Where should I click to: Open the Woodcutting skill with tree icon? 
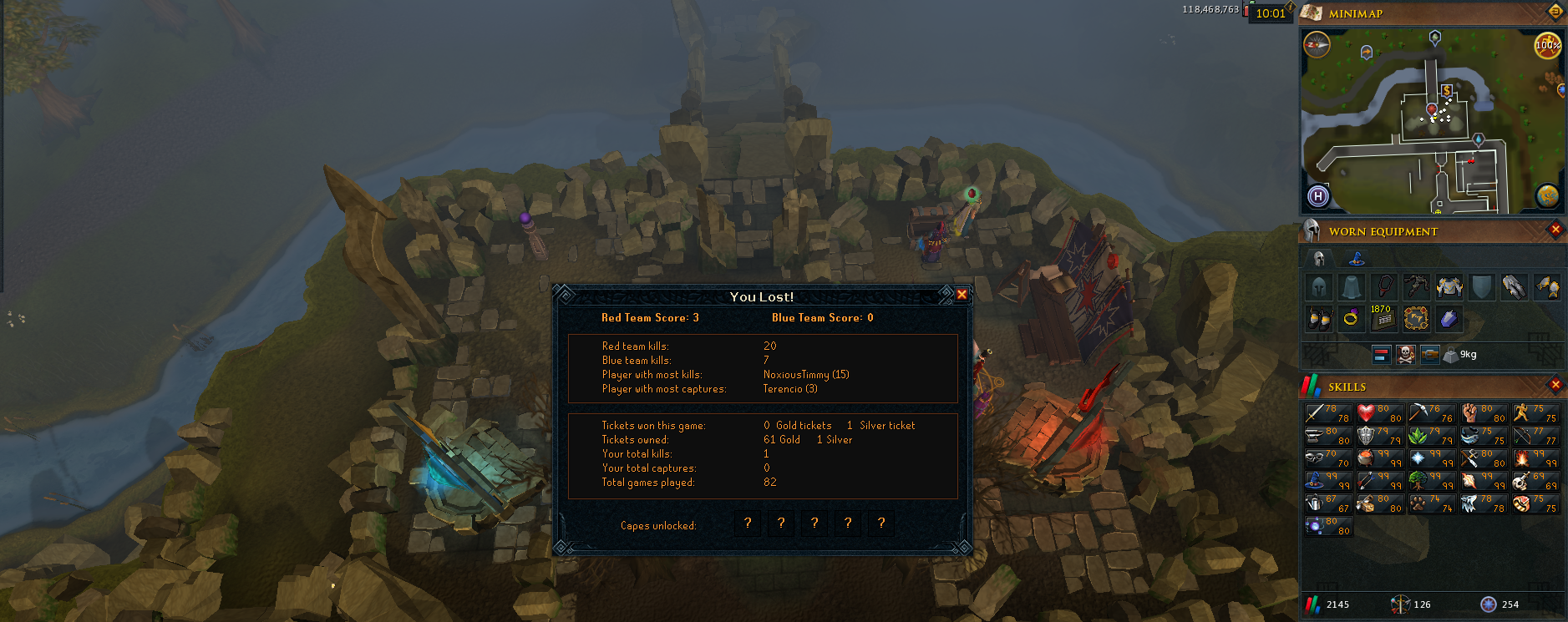pos(1432,481)
